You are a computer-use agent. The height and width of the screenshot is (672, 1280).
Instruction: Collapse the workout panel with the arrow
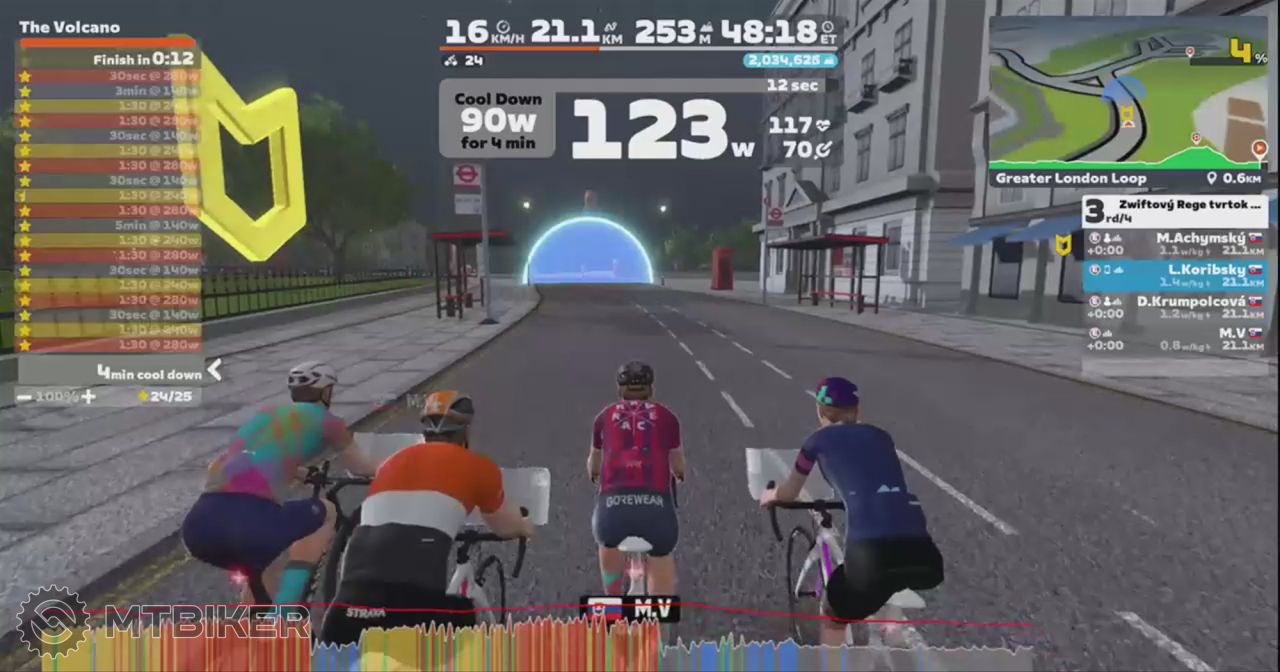(x=214, y=371)
